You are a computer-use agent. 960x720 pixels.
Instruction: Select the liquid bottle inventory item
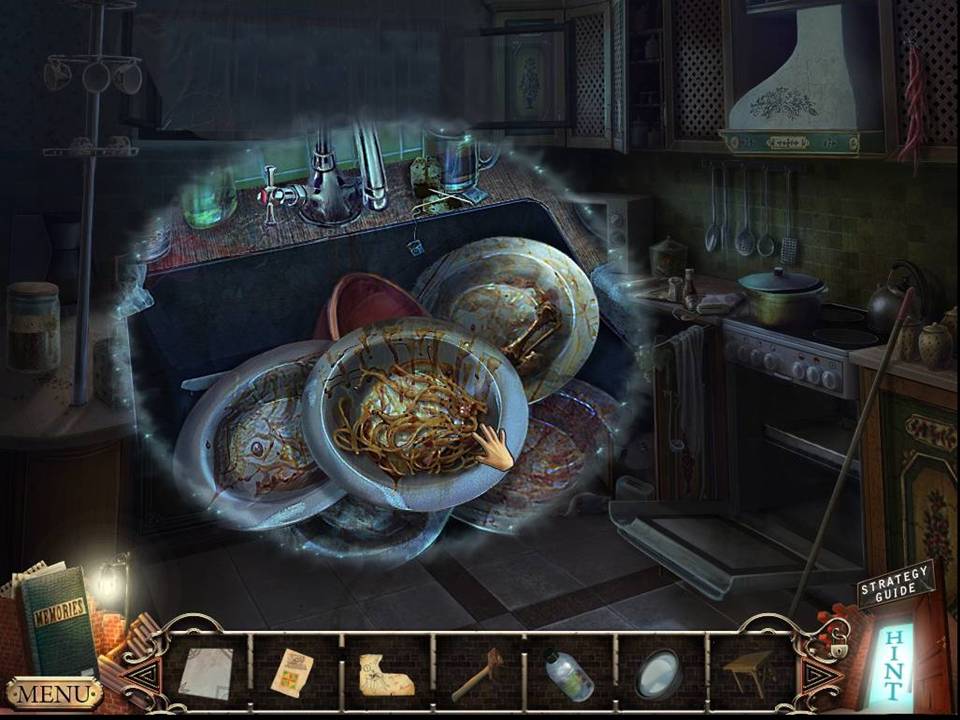(x=568, y=674)
